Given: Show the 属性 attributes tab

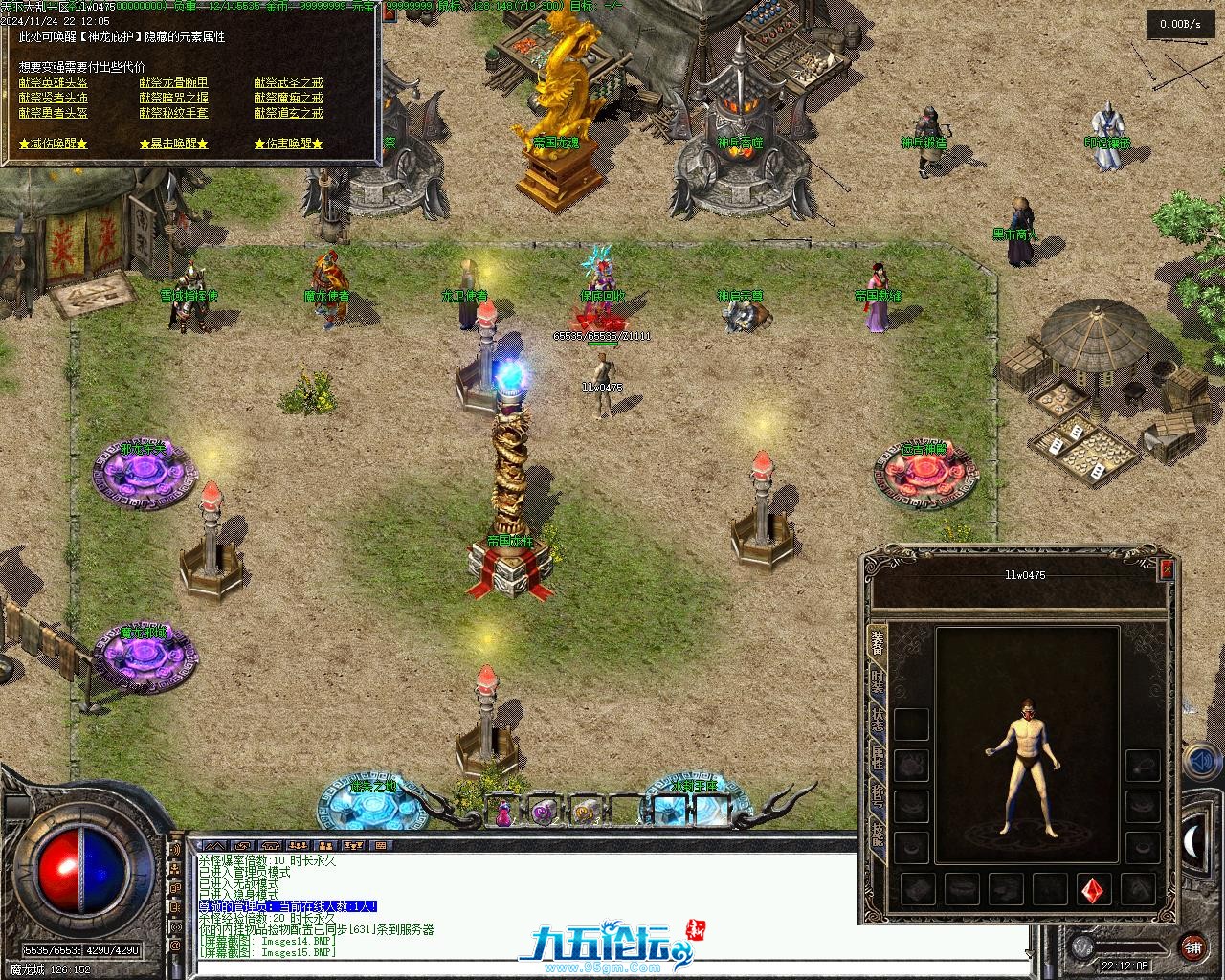Looking at the screenshot, I should click(877, 758).
